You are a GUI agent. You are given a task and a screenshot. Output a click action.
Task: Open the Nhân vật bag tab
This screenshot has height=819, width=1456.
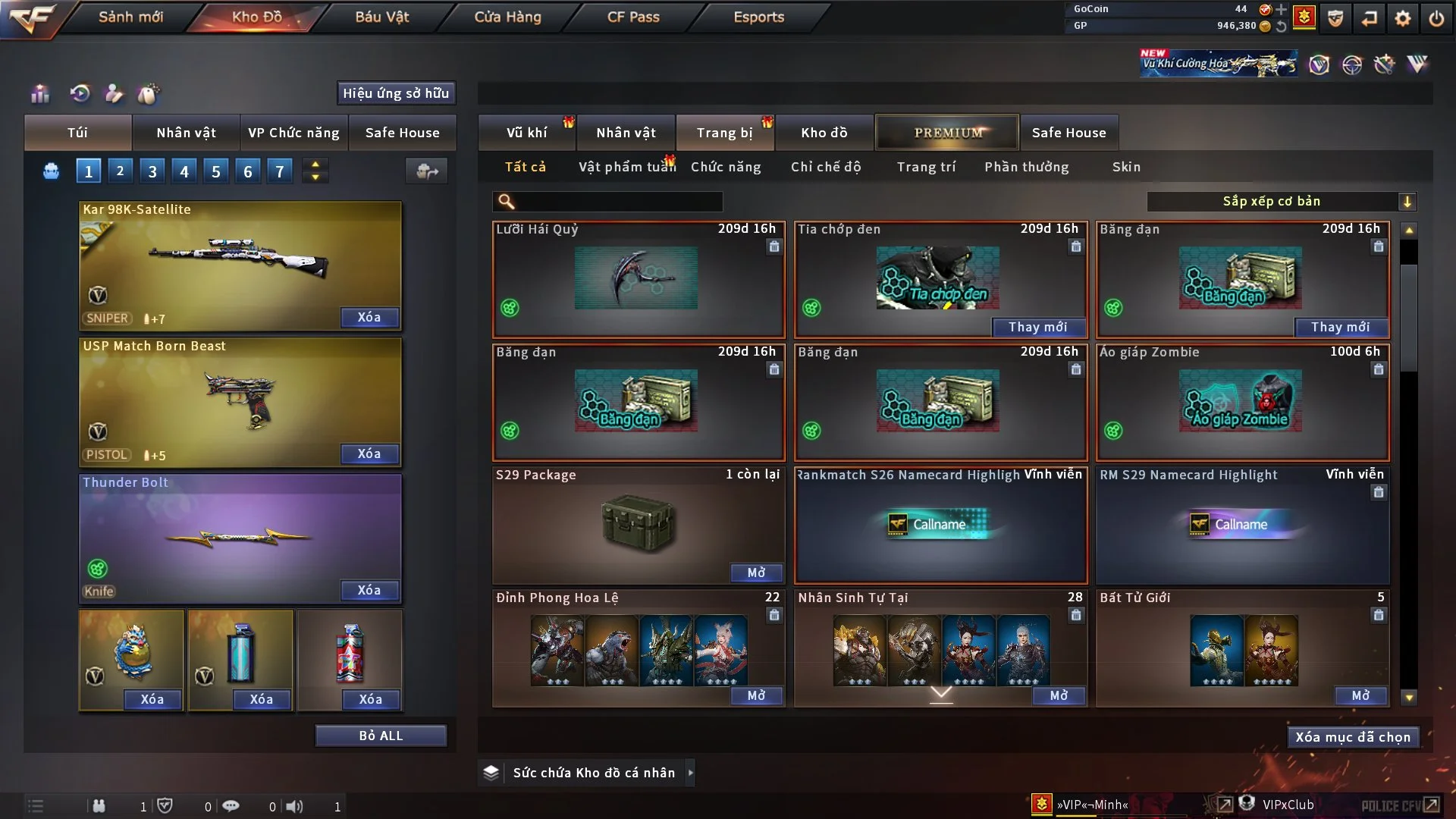(x=186, y=133)
